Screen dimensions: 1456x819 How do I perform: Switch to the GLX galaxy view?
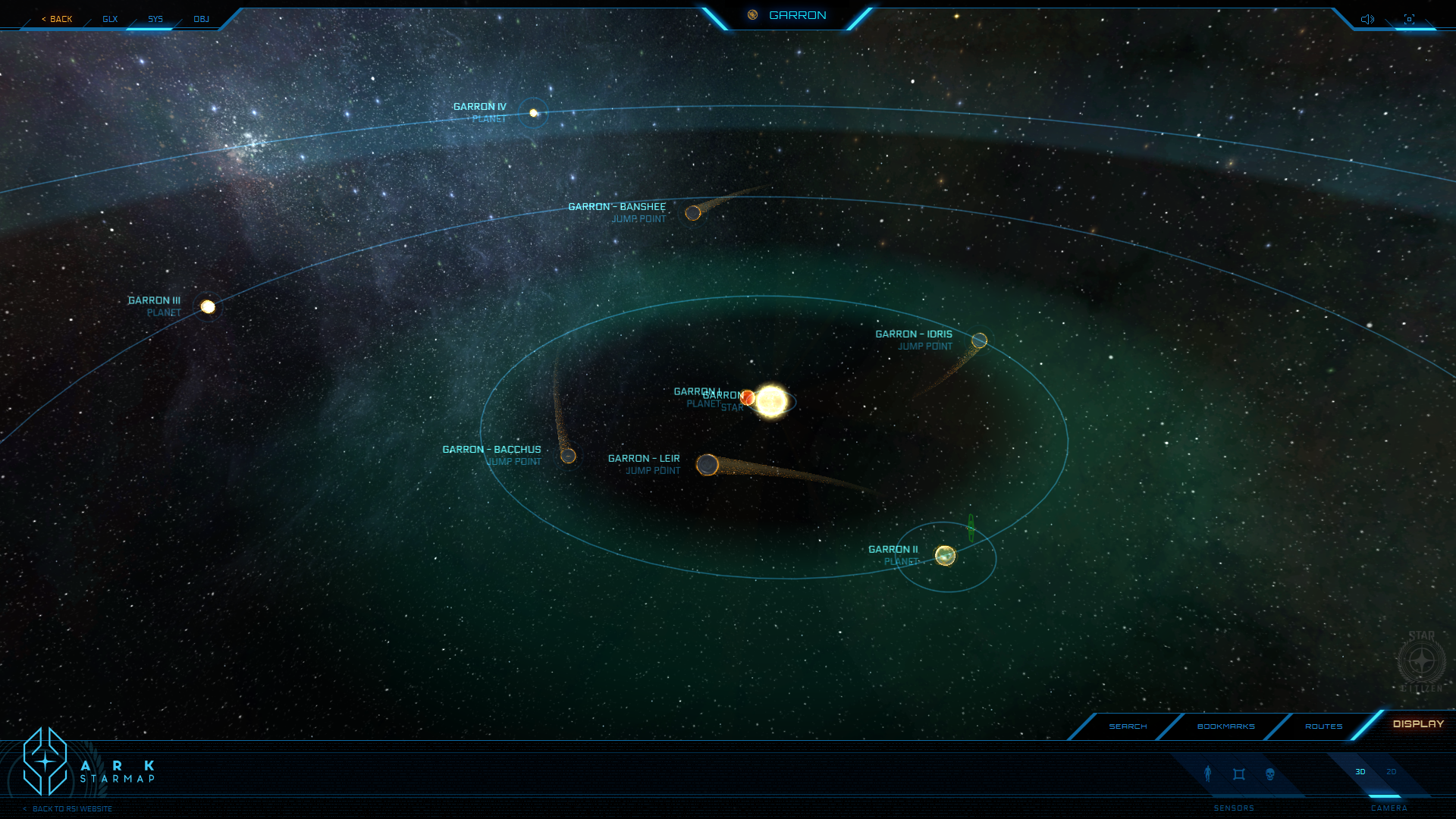pyautogui.click(x=110, y=19)
